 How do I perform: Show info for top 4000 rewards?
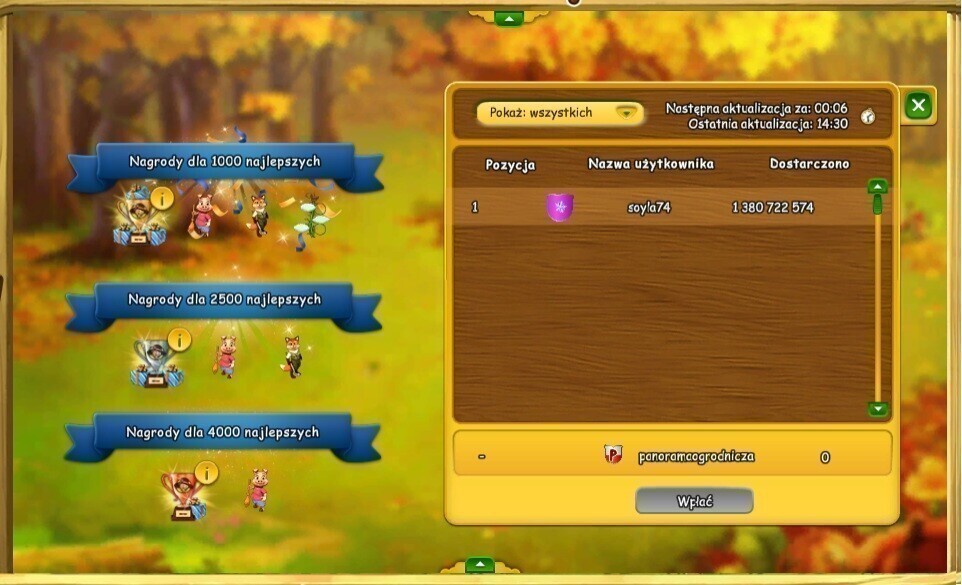point(207,472)
